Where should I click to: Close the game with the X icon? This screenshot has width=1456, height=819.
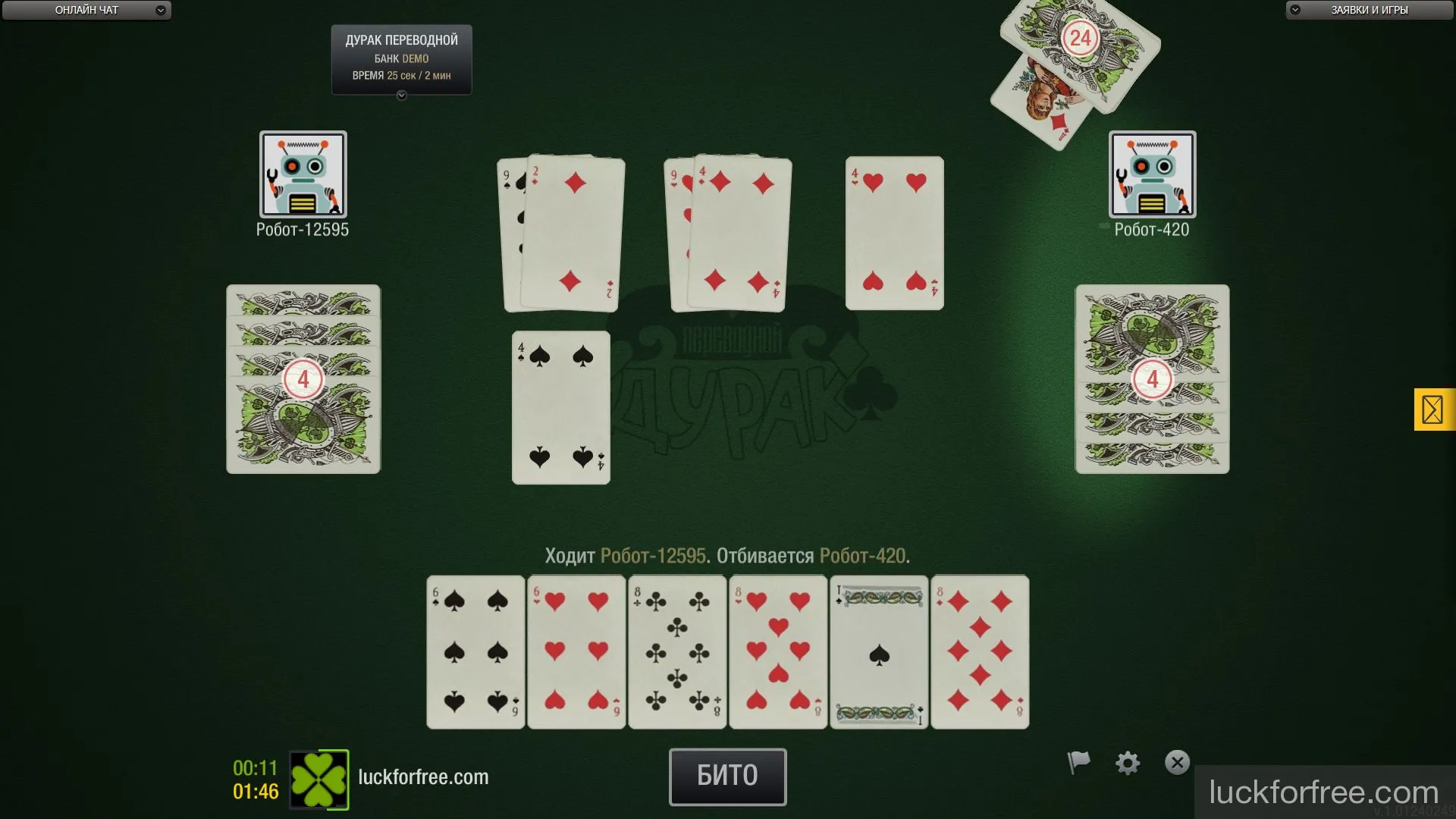tap(1177, 762)
